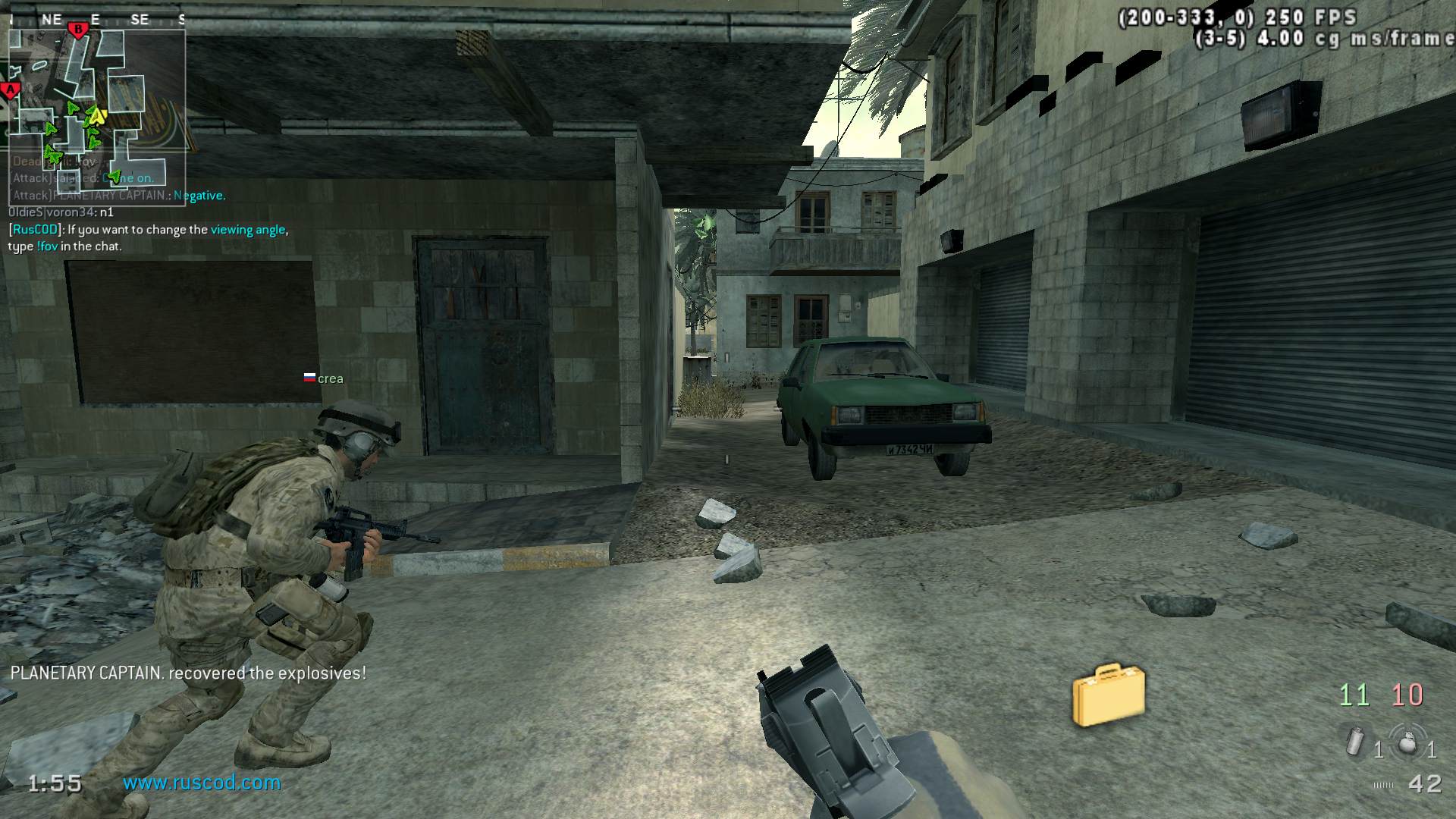
Task: Select the yellow explosives briefcase icon
Action: point(1108,694)
